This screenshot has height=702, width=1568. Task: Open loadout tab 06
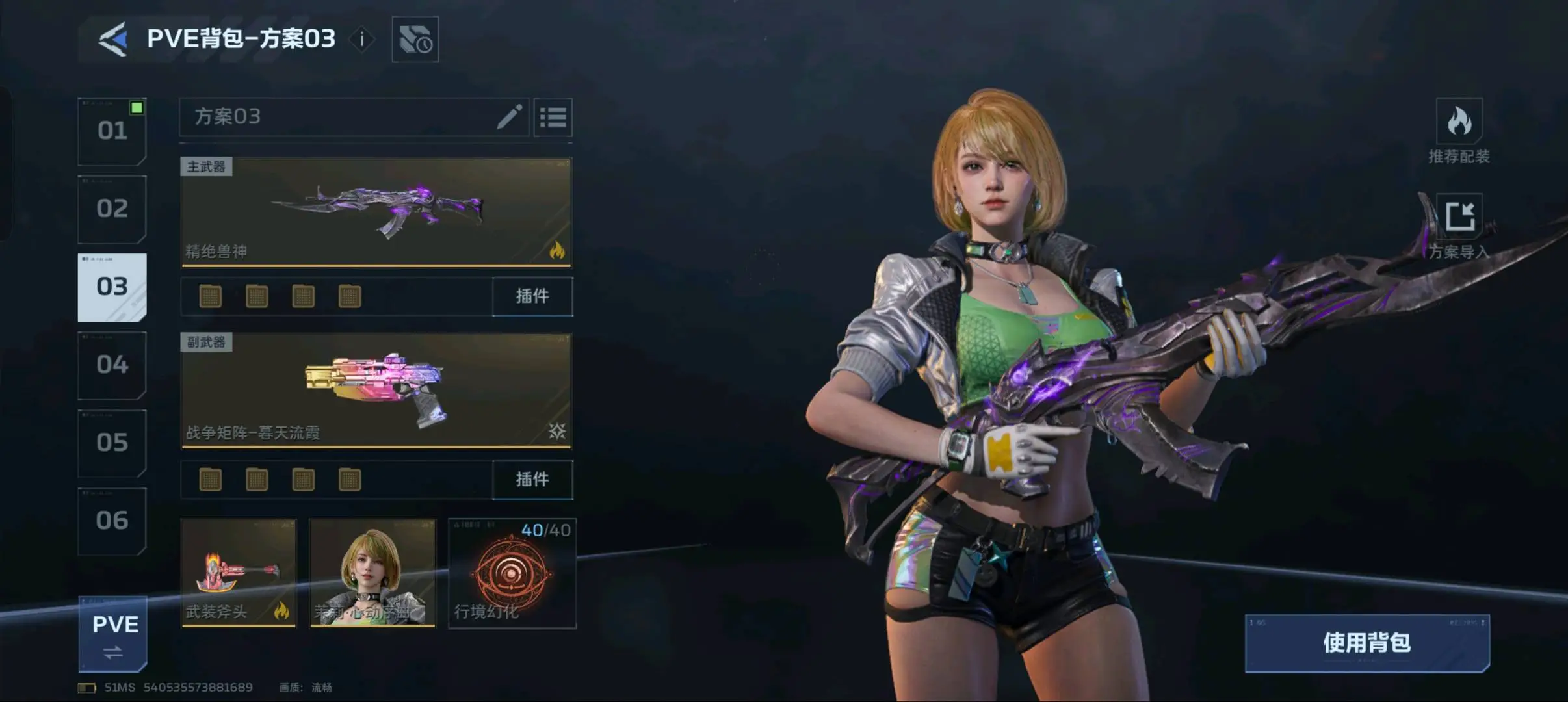click(x=112, y=521)
